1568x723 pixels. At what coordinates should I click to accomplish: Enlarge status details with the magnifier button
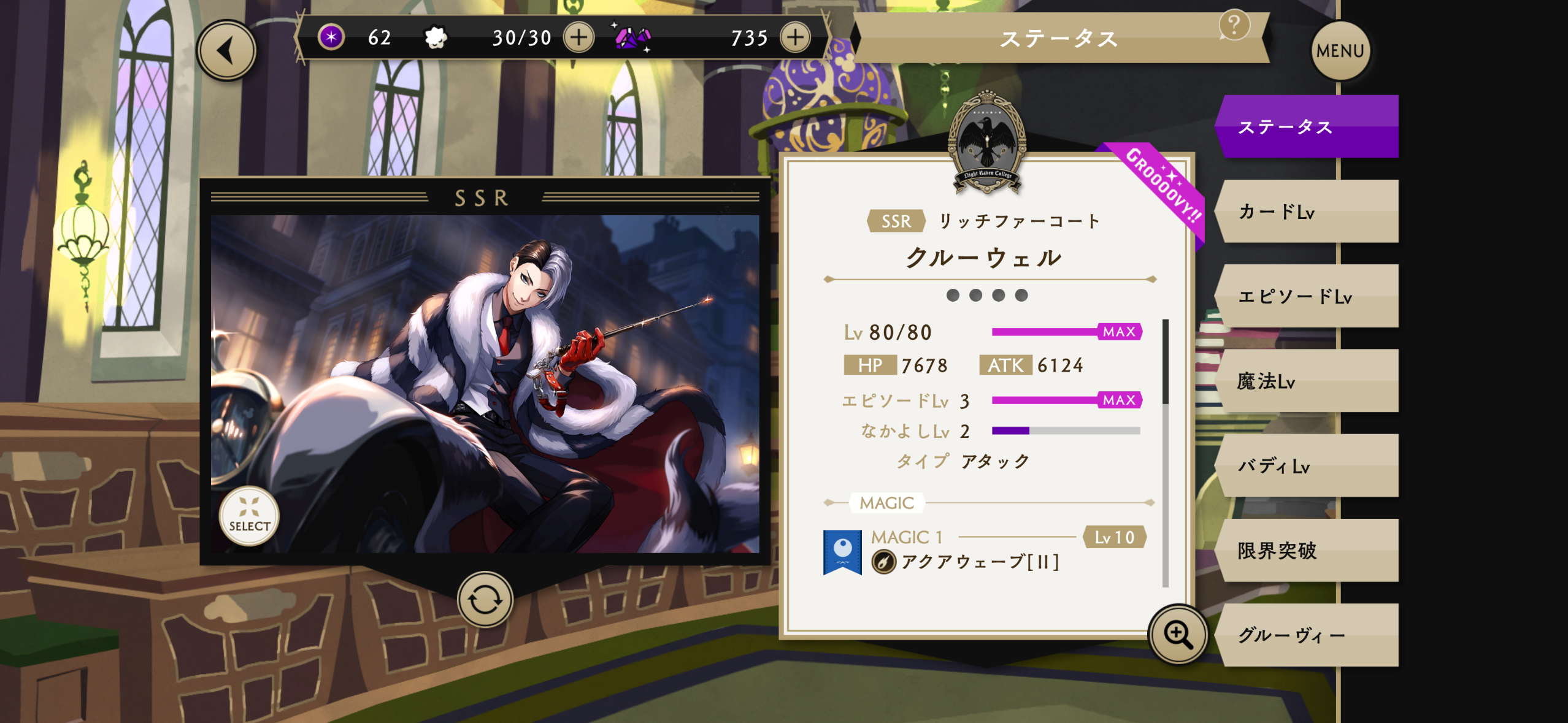[x=1178, y=634]
